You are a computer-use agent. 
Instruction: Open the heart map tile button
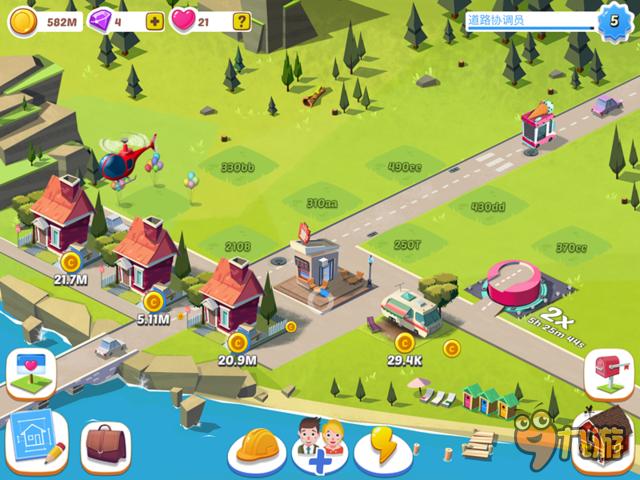click(x=31, y=371)
